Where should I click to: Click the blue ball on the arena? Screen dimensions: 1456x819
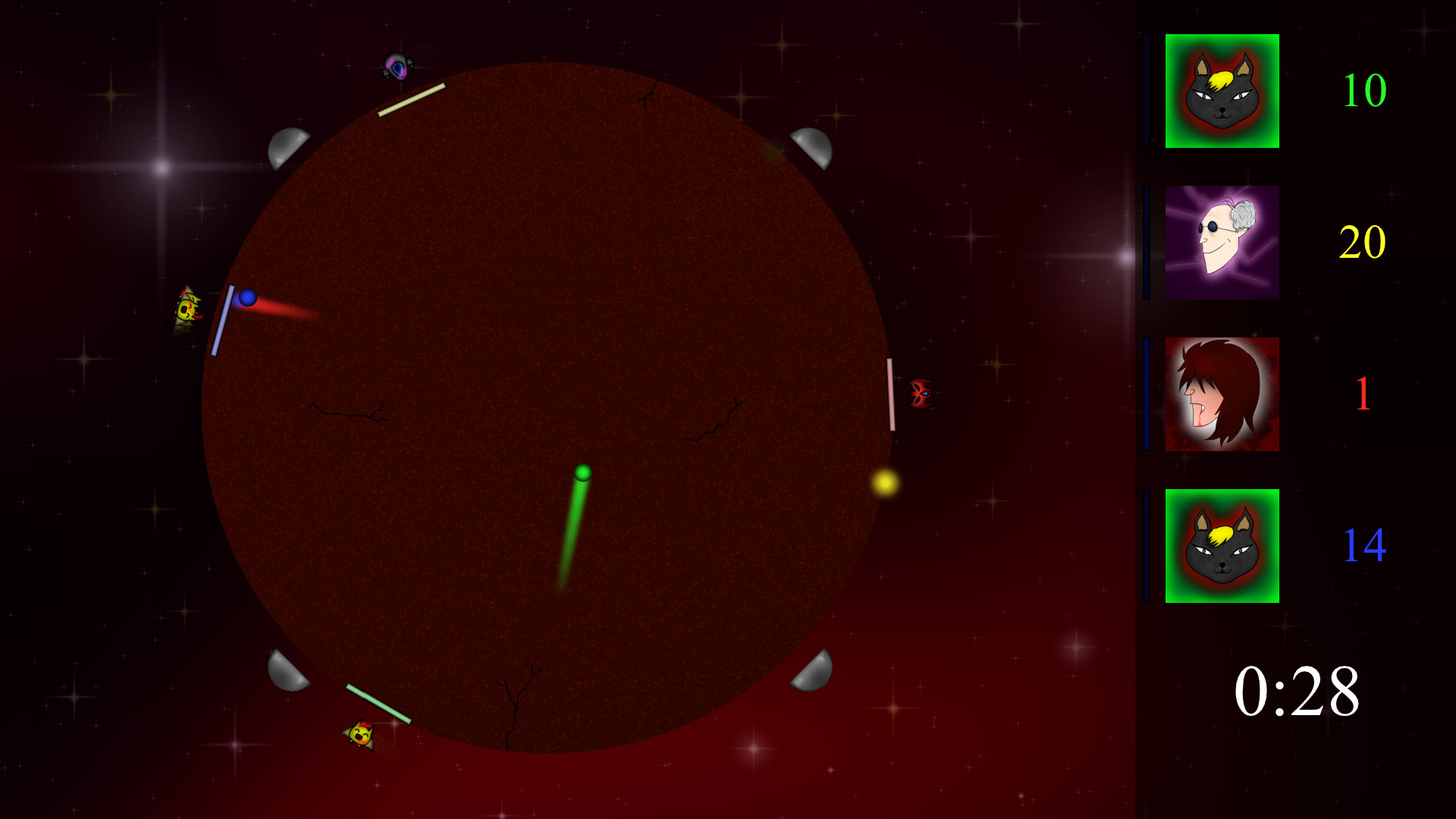[x=247, y=299]
